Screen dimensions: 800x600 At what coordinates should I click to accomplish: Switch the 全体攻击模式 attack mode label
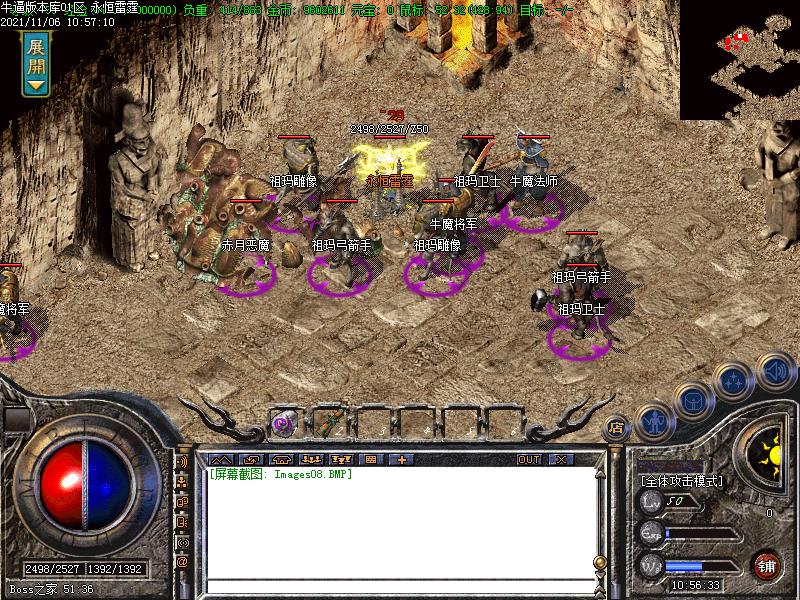point(682,481)
